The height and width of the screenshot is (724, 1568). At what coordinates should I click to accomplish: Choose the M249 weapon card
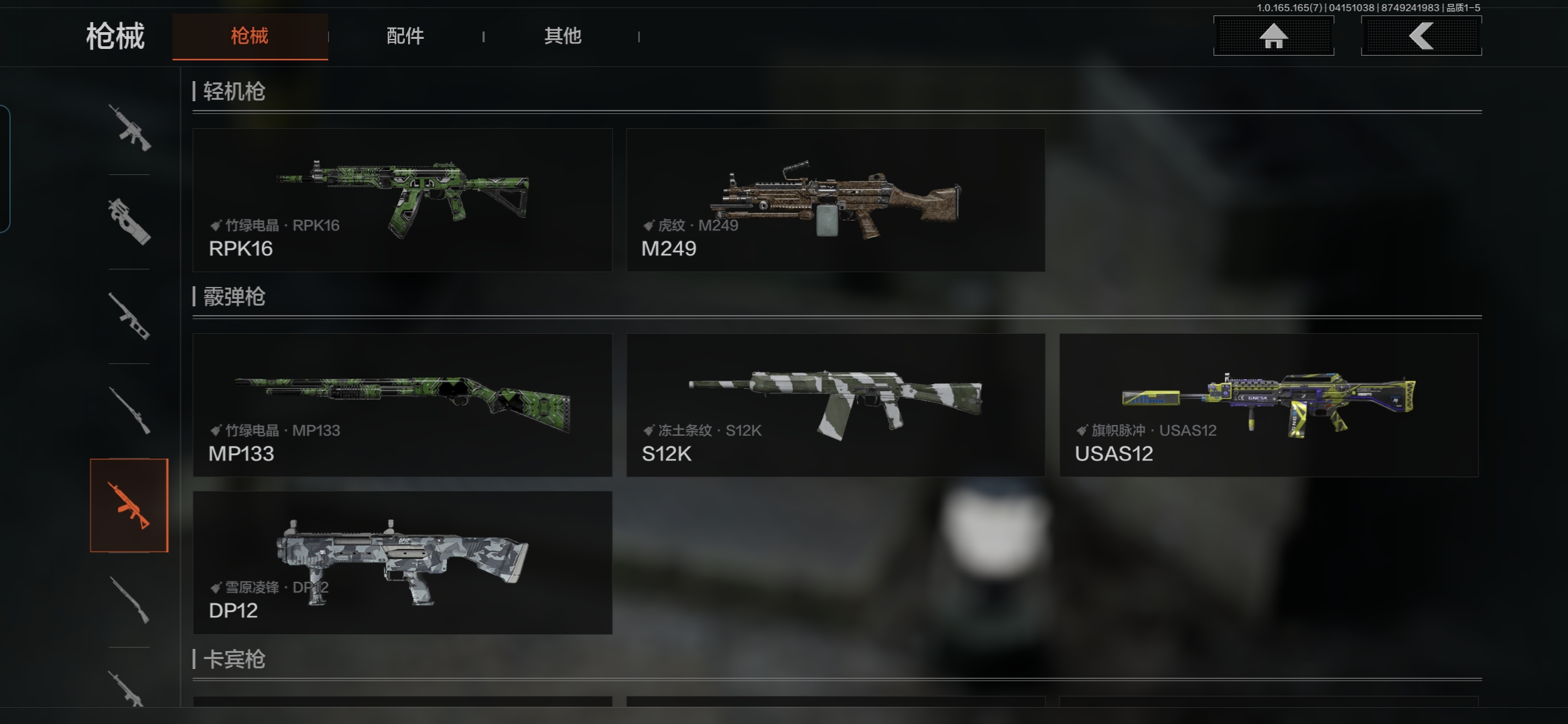pyautogui.click(x=835, y=200)
